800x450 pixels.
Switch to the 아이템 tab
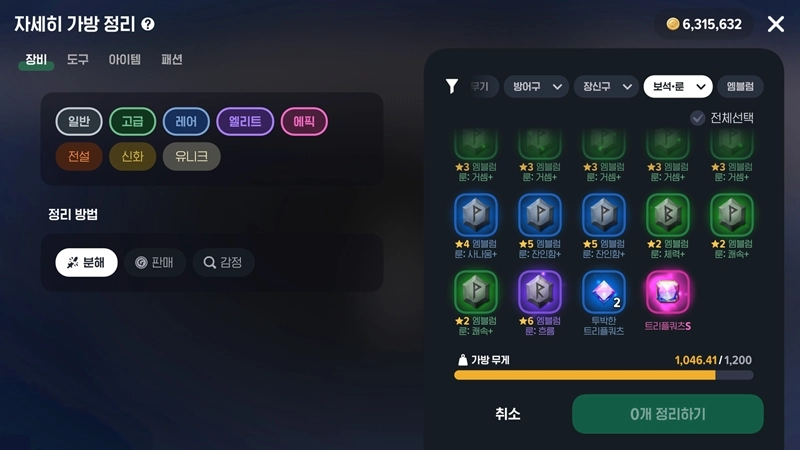click(x=125, y=60)
